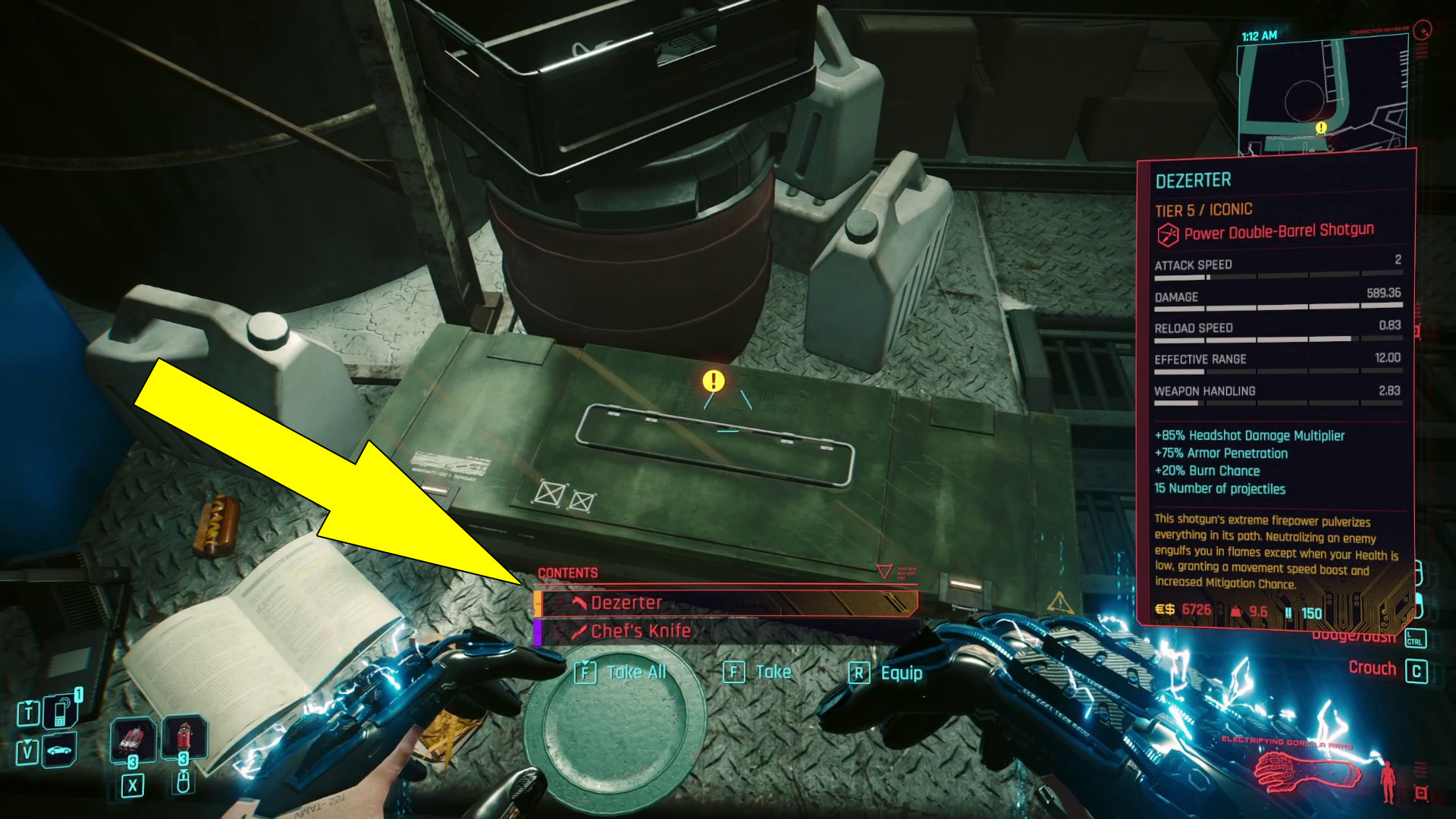Click the eurodollar currency icon

1164,610
